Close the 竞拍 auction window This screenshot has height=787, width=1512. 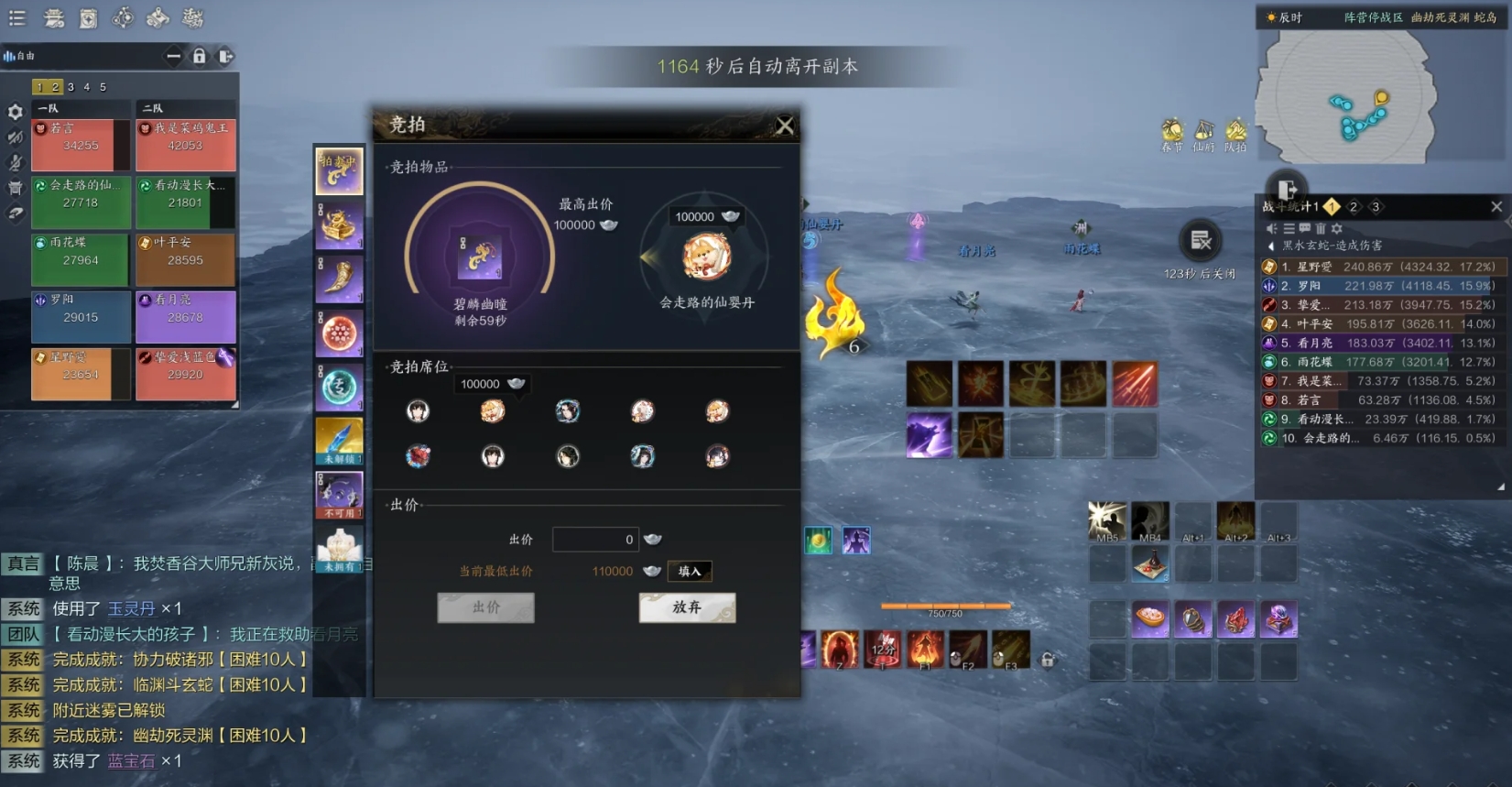[x=785, y=126]
